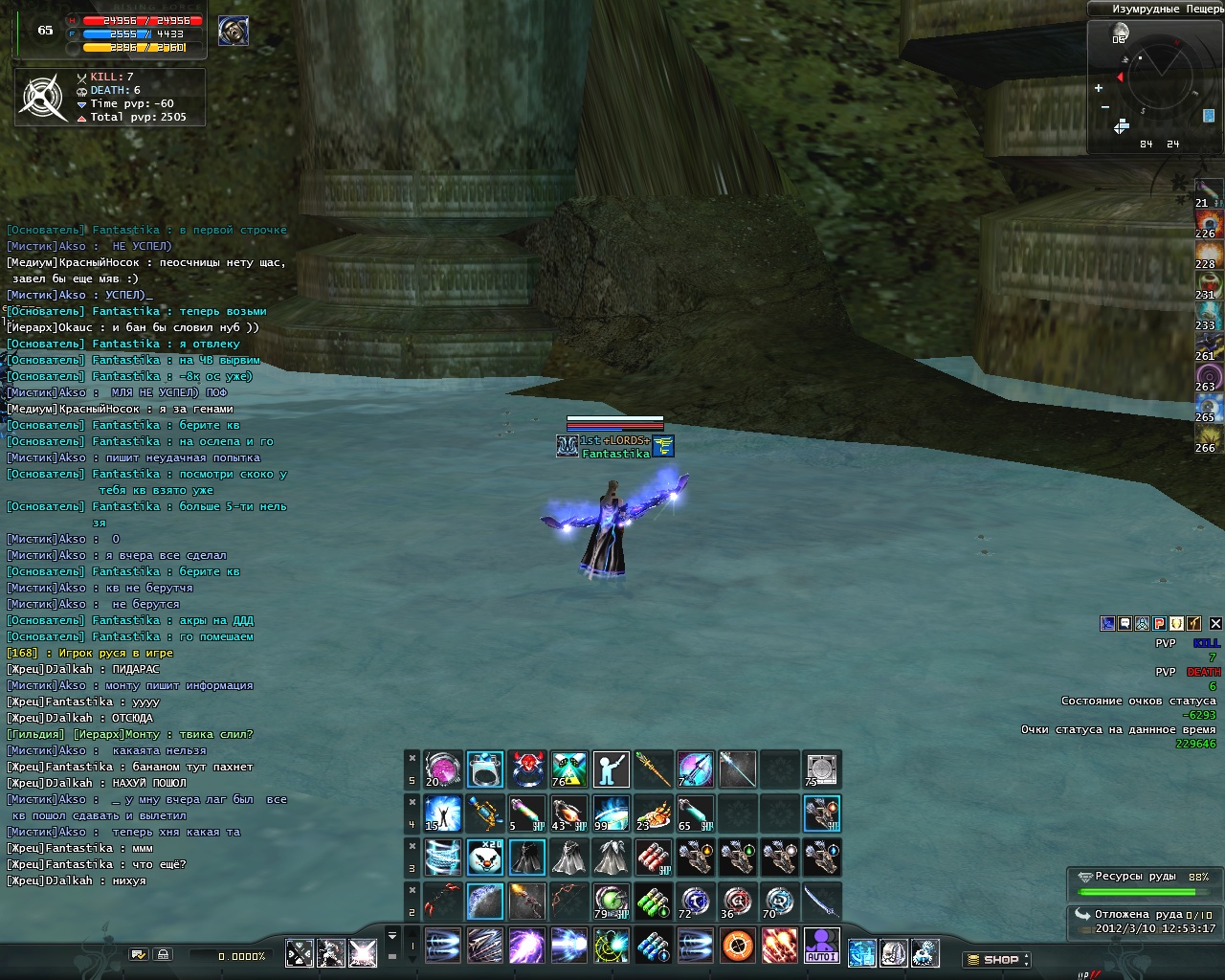
Task: Select the curved blue katana slot
Action: tap(821, 902)
